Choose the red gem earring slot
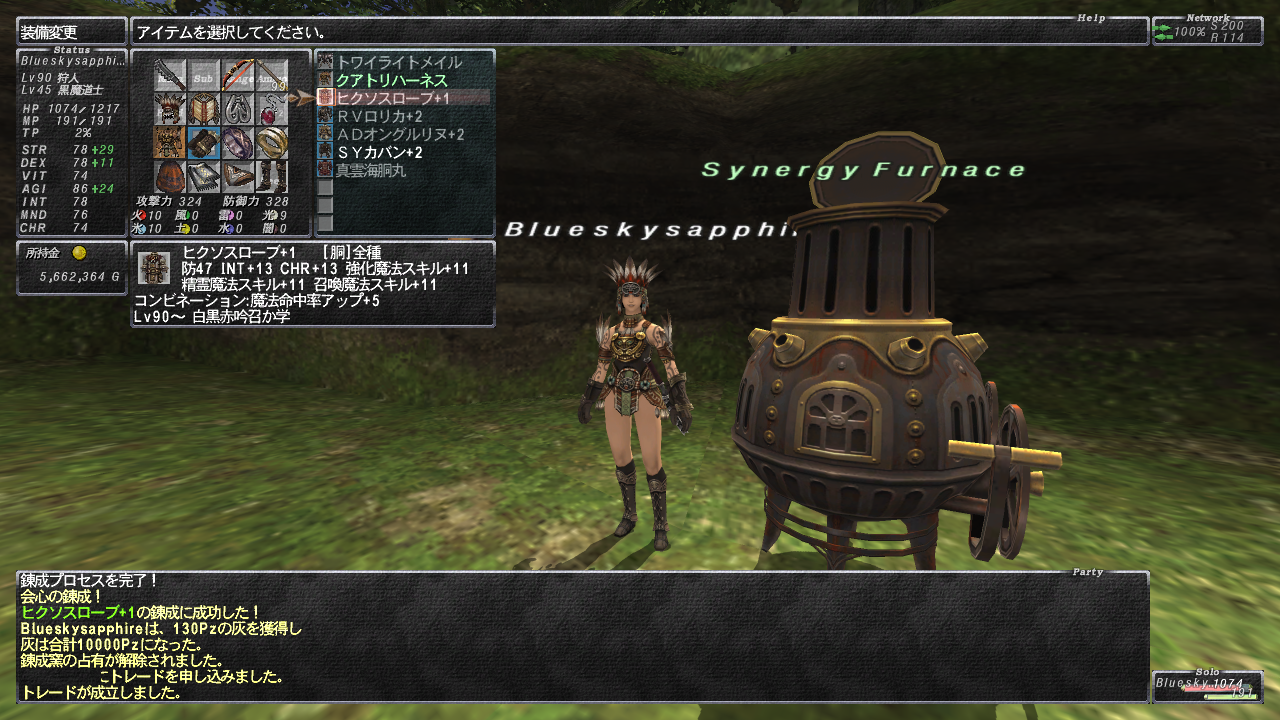This screenshot has width=1280, height=720. [271, 109]
